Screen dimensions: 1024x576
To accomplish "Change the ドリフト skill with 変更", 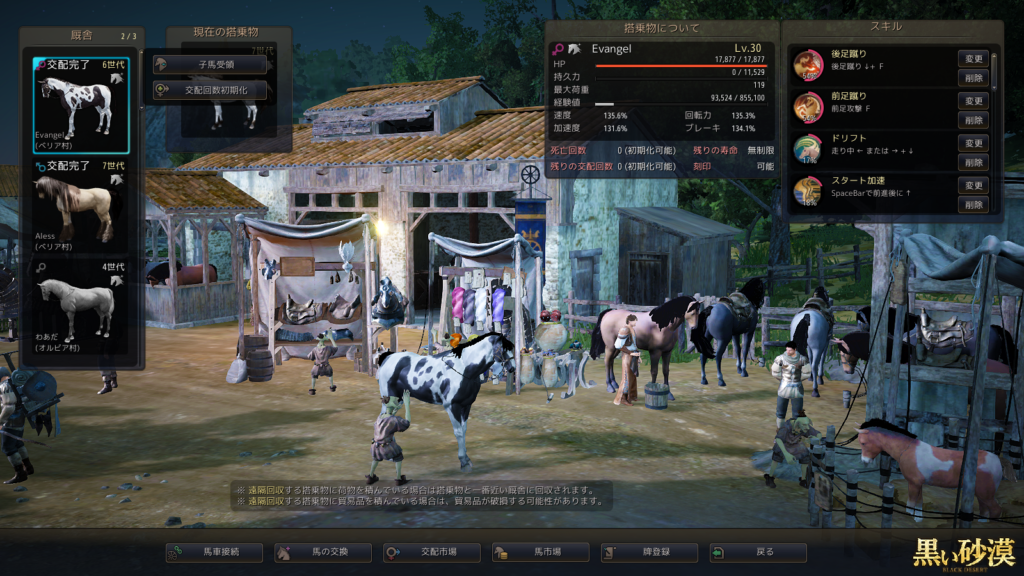I will [x=973, y=143].
